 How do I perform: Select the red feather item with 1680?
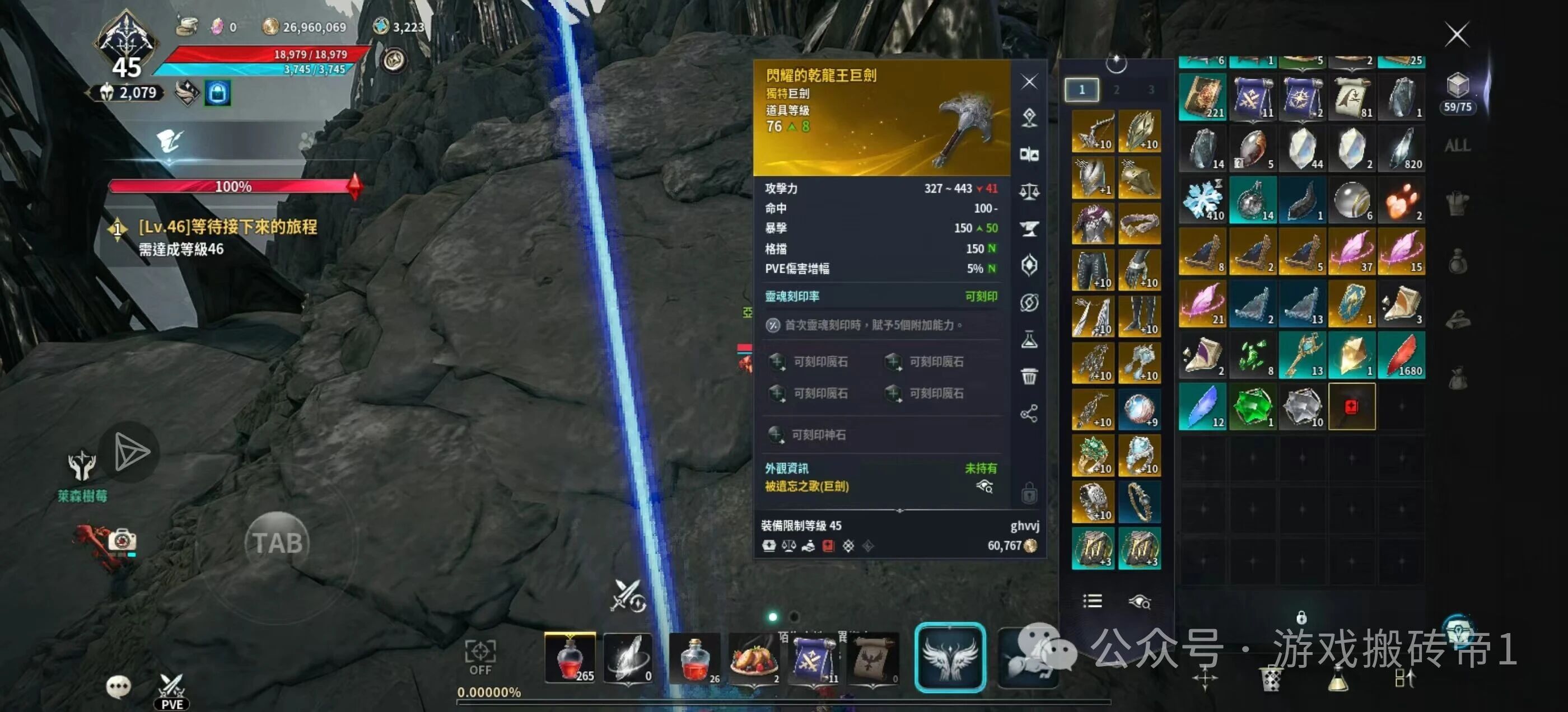point(1401,355)
